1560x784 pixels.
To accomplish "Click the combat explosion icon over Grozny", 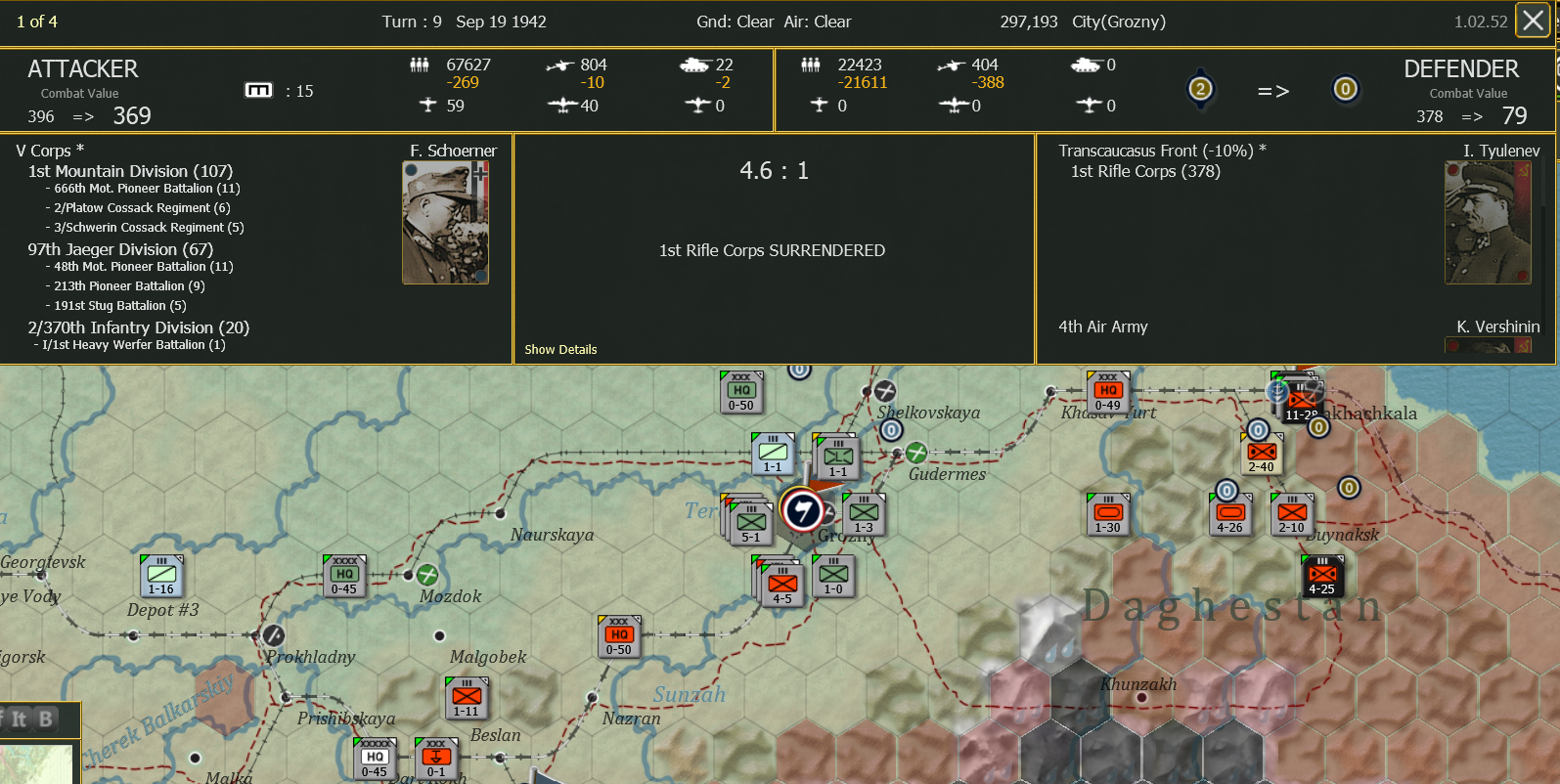I will (800, 508).
